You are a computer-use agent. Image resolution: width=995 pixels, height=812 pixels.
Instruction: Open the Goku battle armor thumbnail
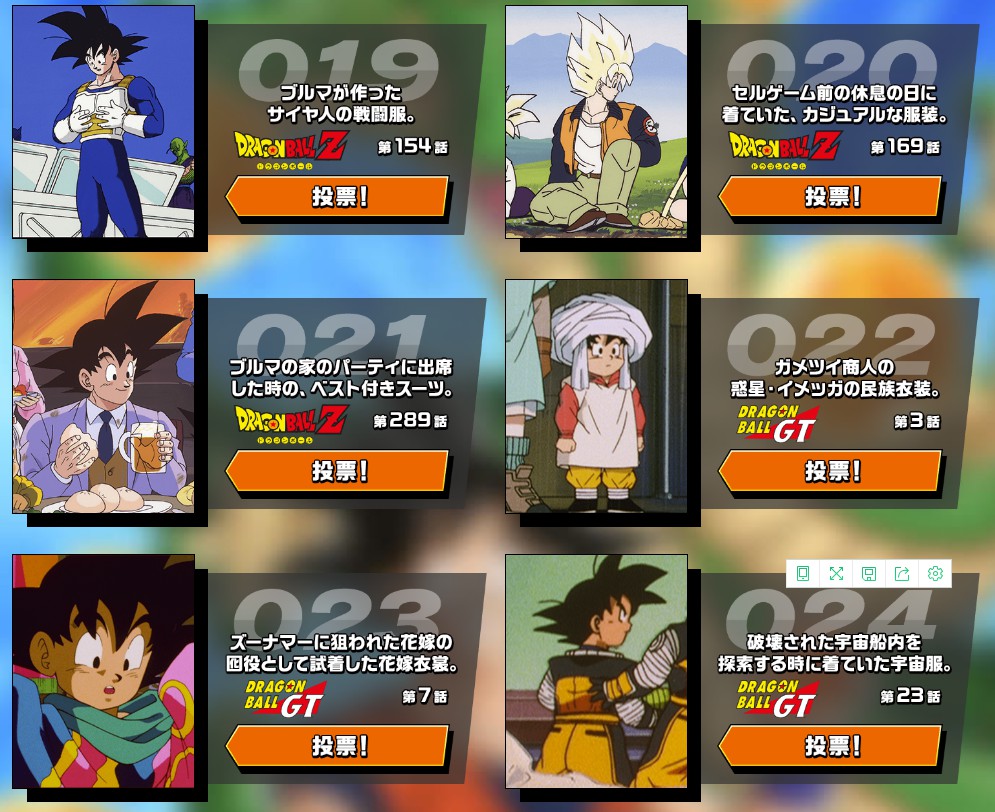103,122
